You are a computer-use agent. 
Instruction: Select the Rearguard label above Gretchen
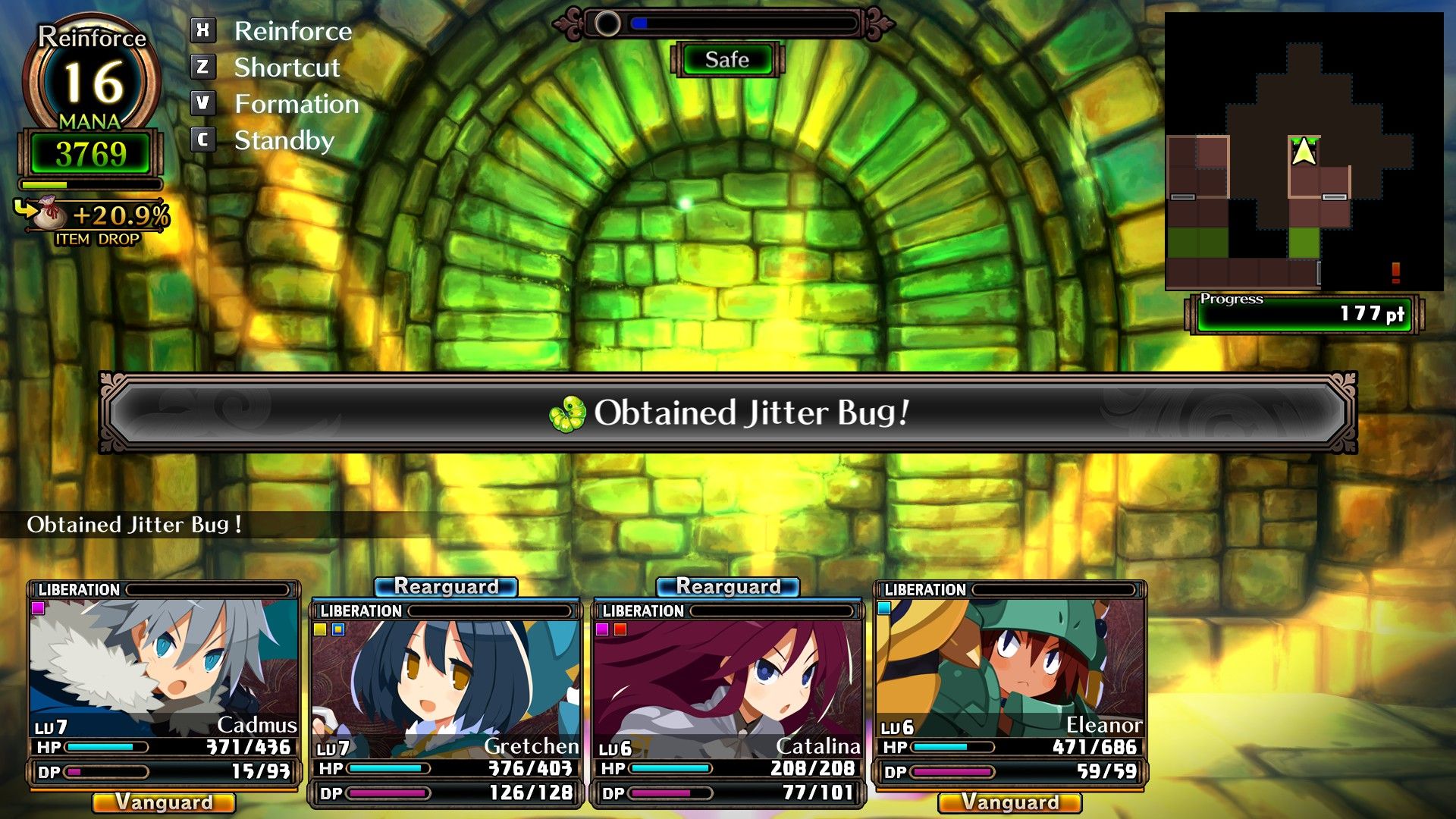[448, 585]
